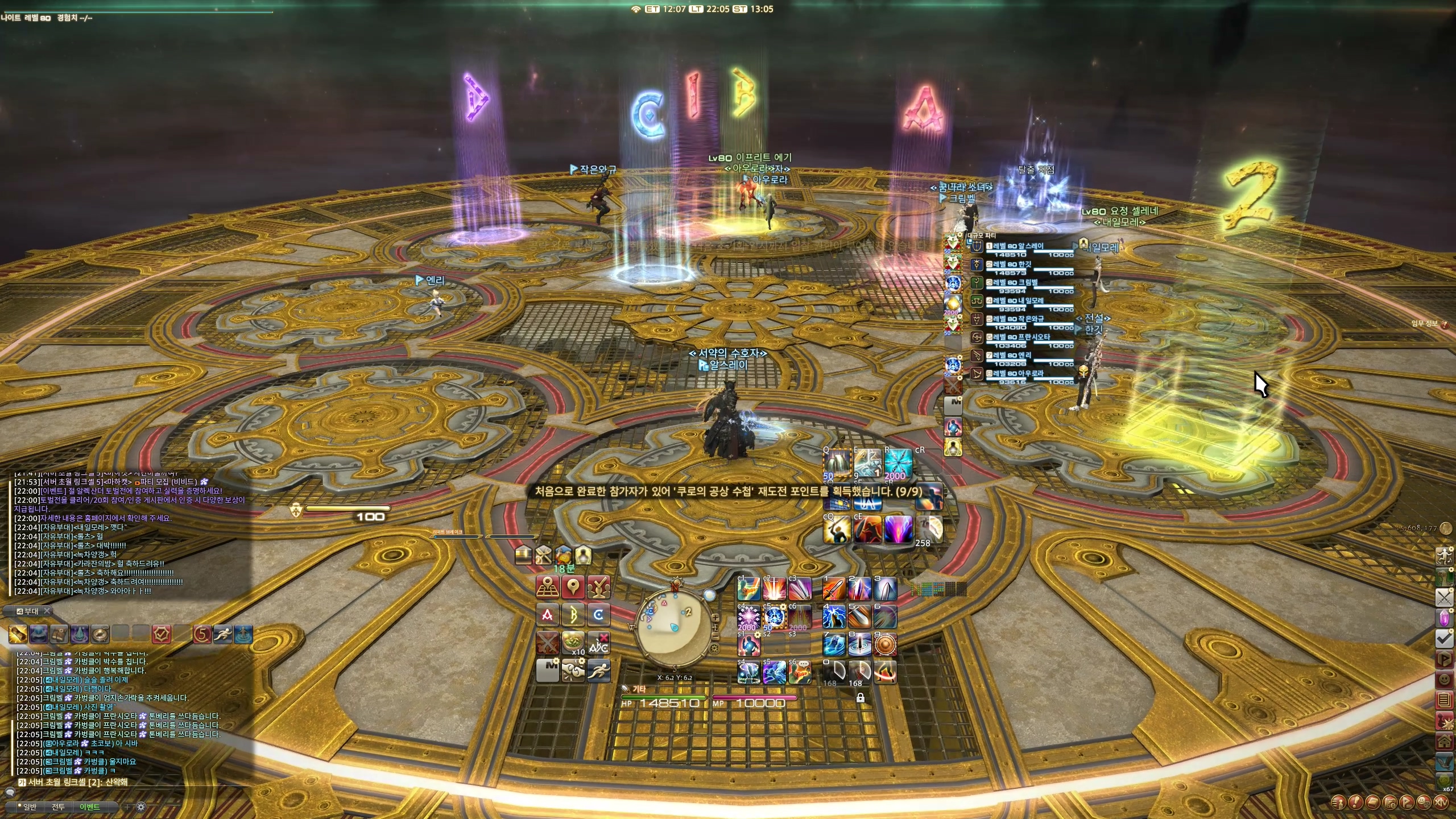This screenshot has width=1456, height=819.
Task: Open the emote menu fist icon
Action: pyautogui.click(x=573, y=671)
